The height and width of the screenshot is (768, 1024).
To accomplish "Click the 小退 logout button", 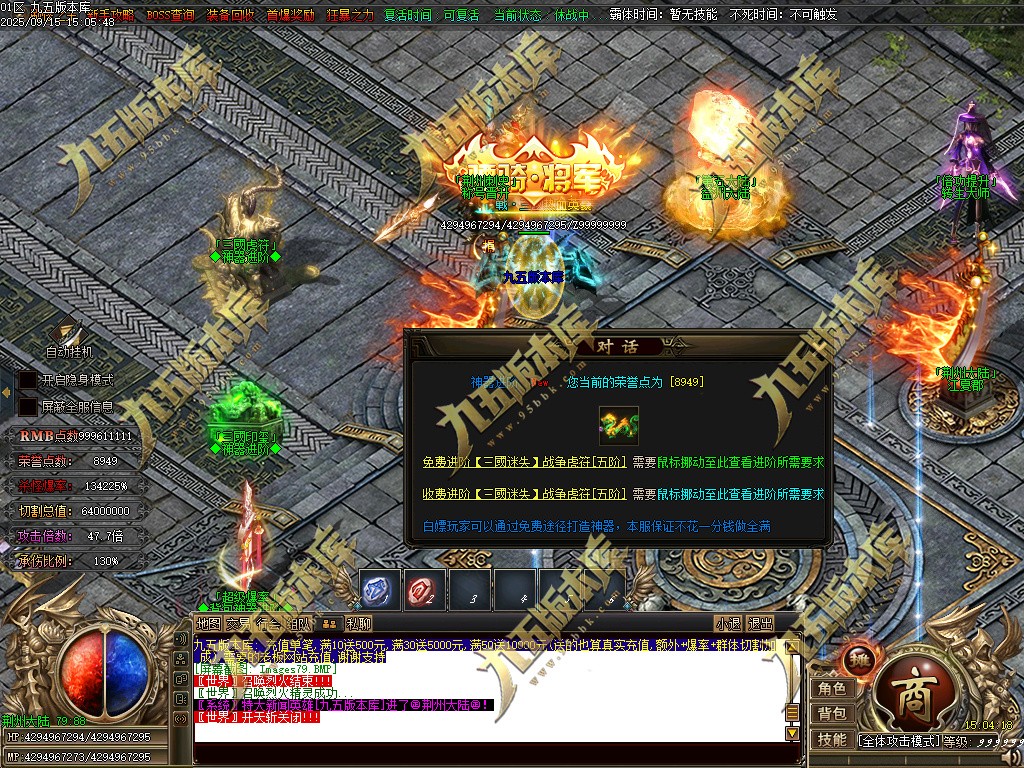I will pos(728,624).
